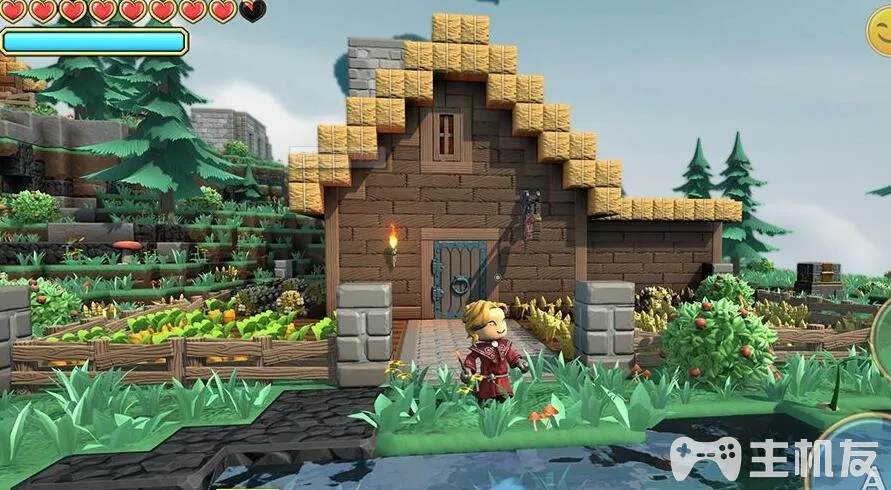The width and height of the screenshot is (891, 490).
Task: Tap the large round A action button
Action: tap(864, 455)
